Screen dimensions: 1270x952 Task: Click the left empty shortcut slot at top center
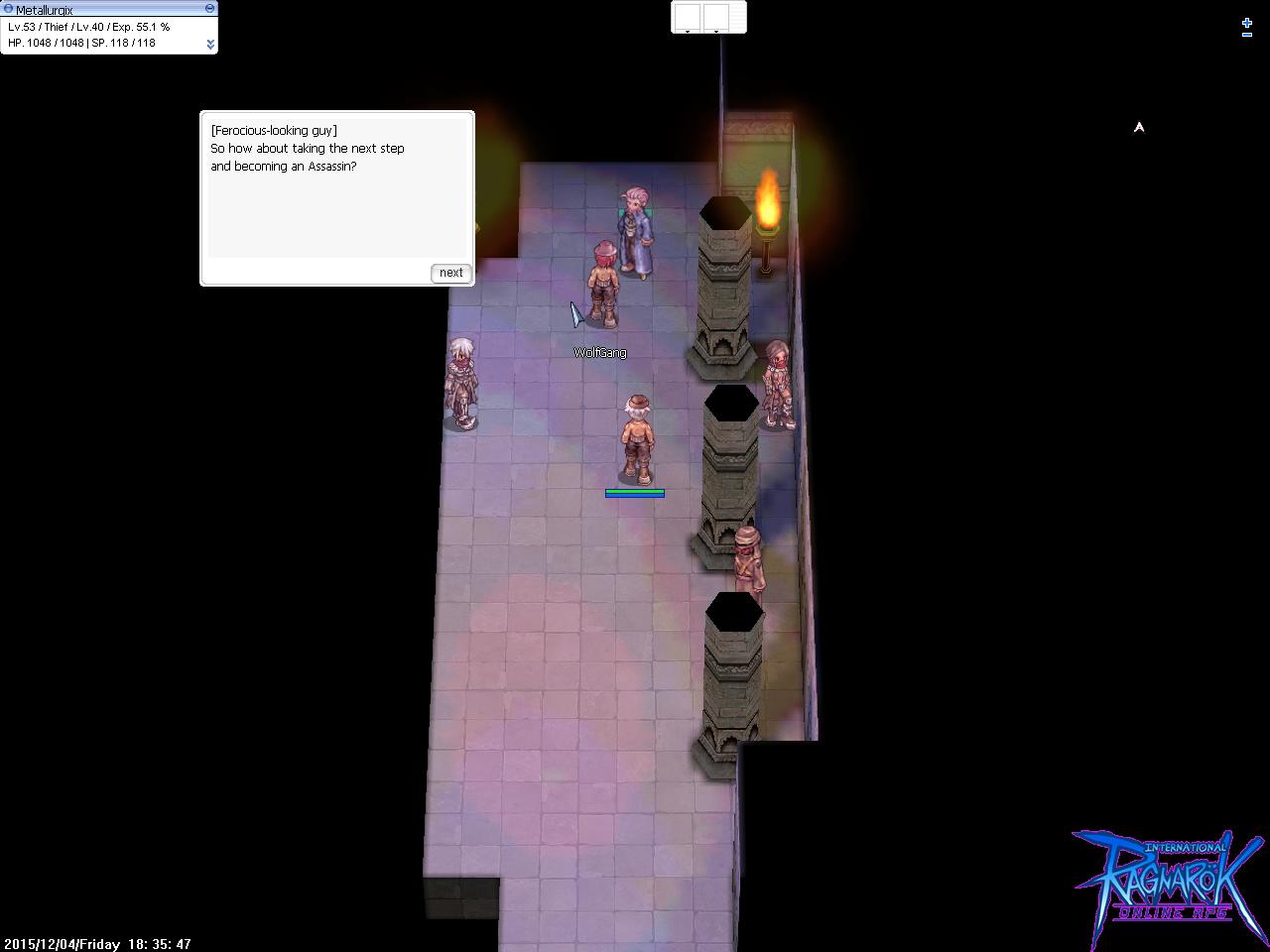coord(688,16)
